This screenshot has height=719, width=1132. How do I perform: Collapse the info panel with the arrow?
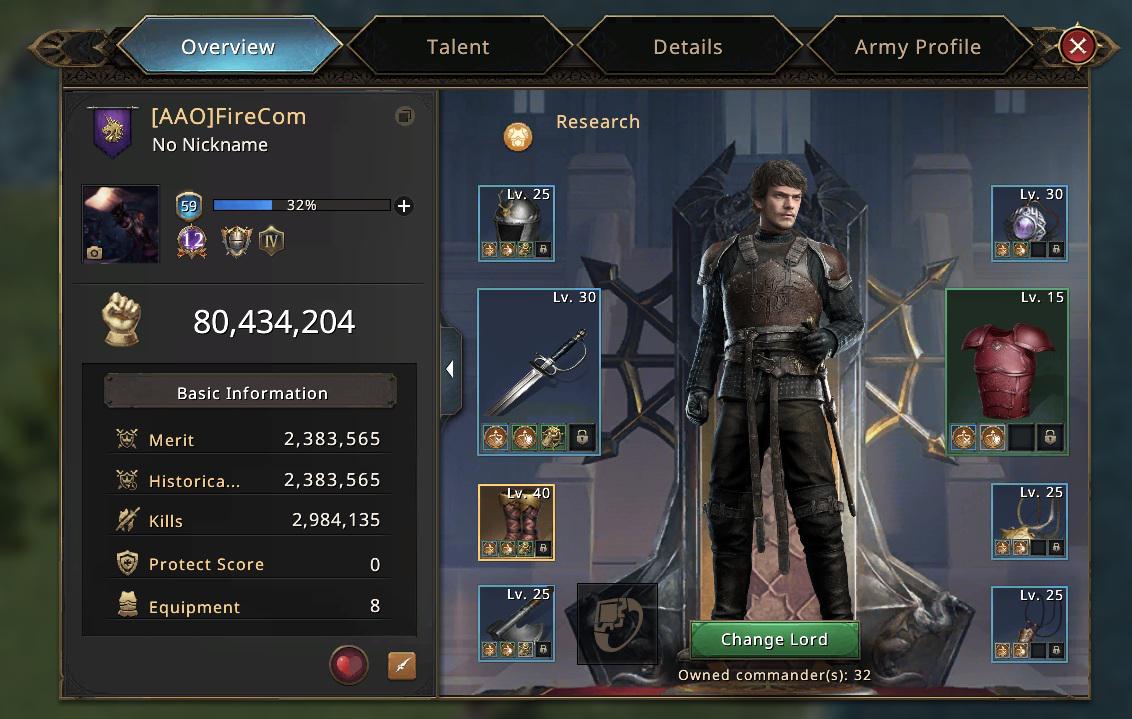pyautogui.click(x=450, y=370)
